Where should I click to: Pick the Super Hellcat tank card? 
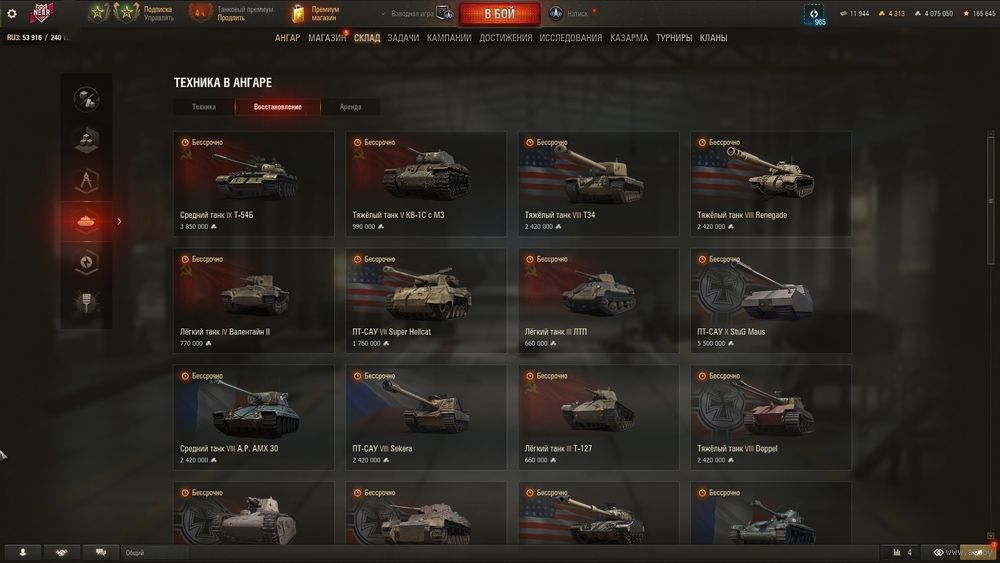[426, 300]
